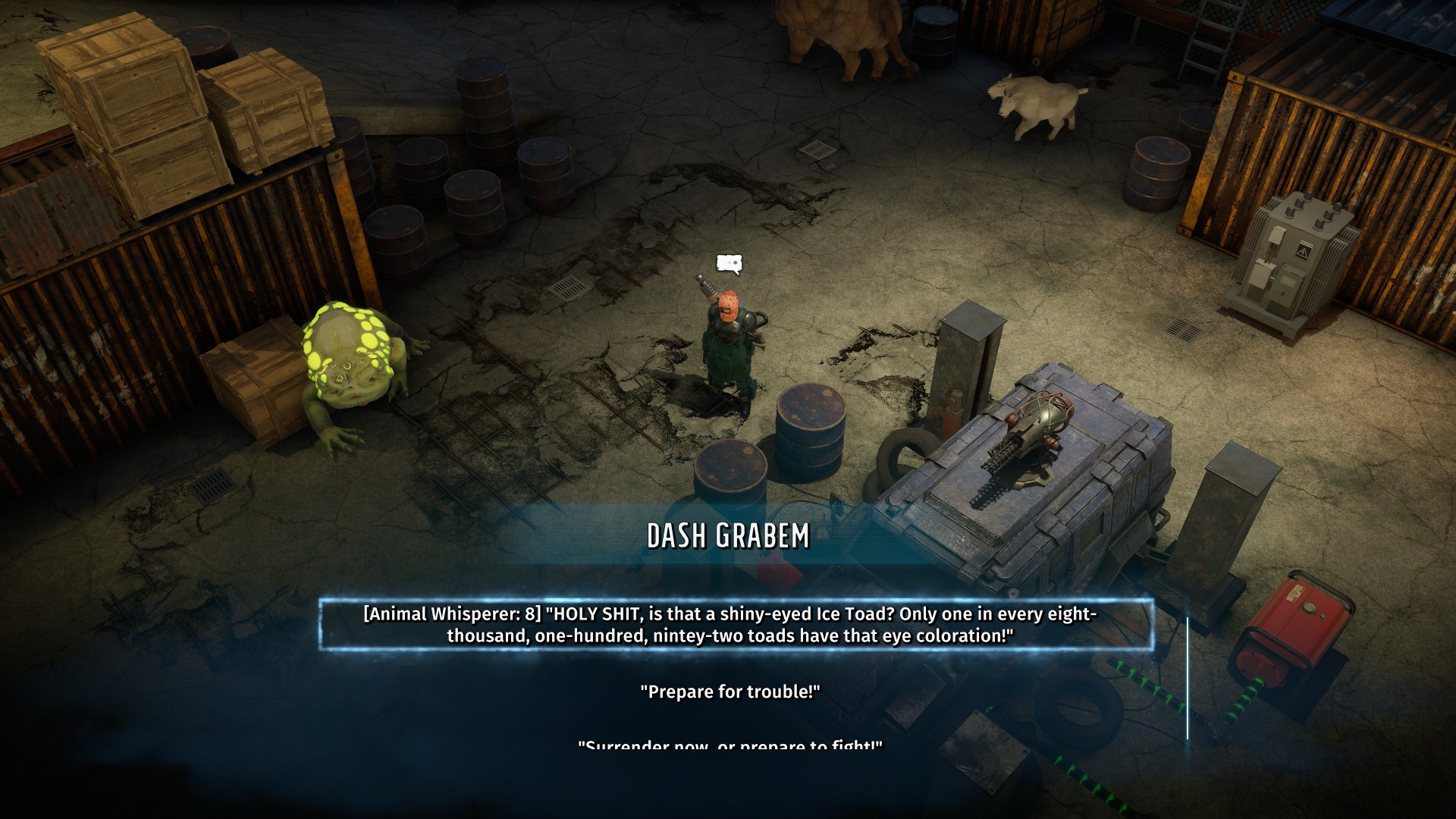The image size is (1456, 819).
Task: Click the dialogue list scrollbar
Action: (1188, 678)
